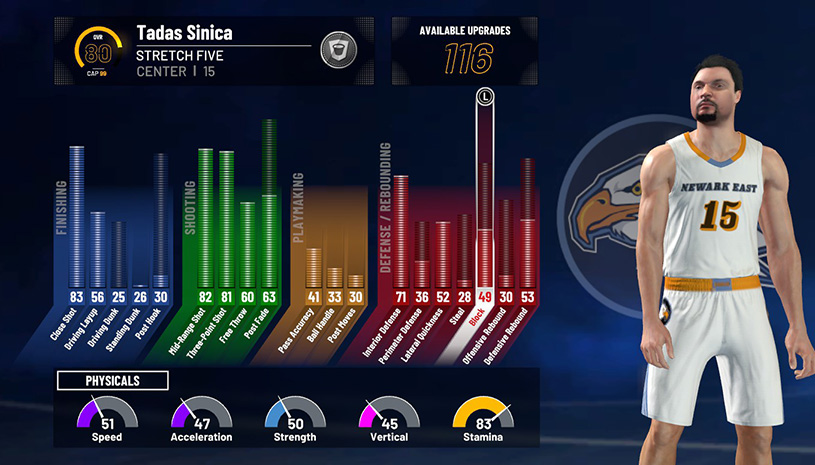Viewport: 815px width, 465px height.
Task: Open the Physicals section header
Action: click(112, 380)
